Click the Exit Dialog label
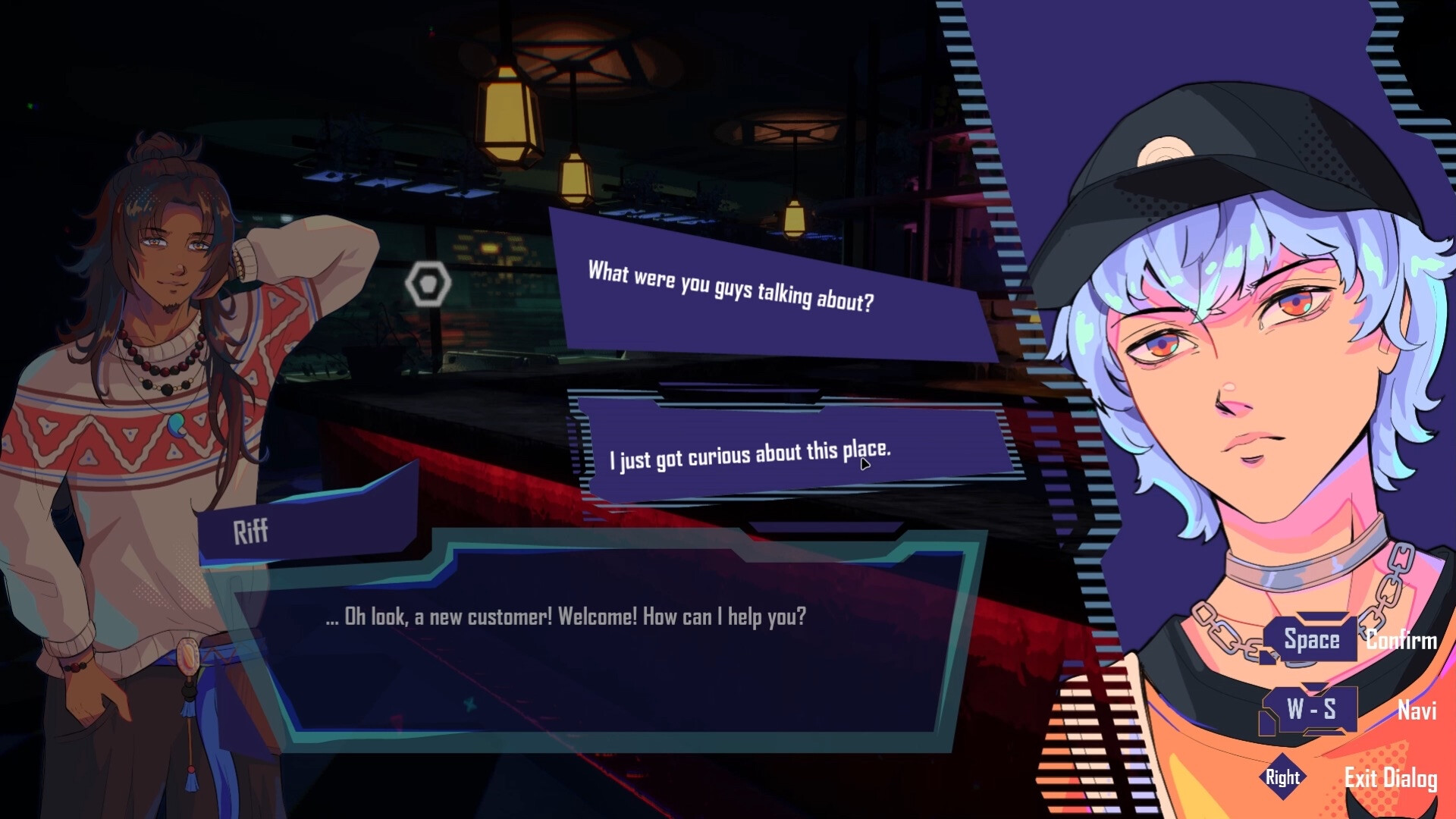 1393,777
